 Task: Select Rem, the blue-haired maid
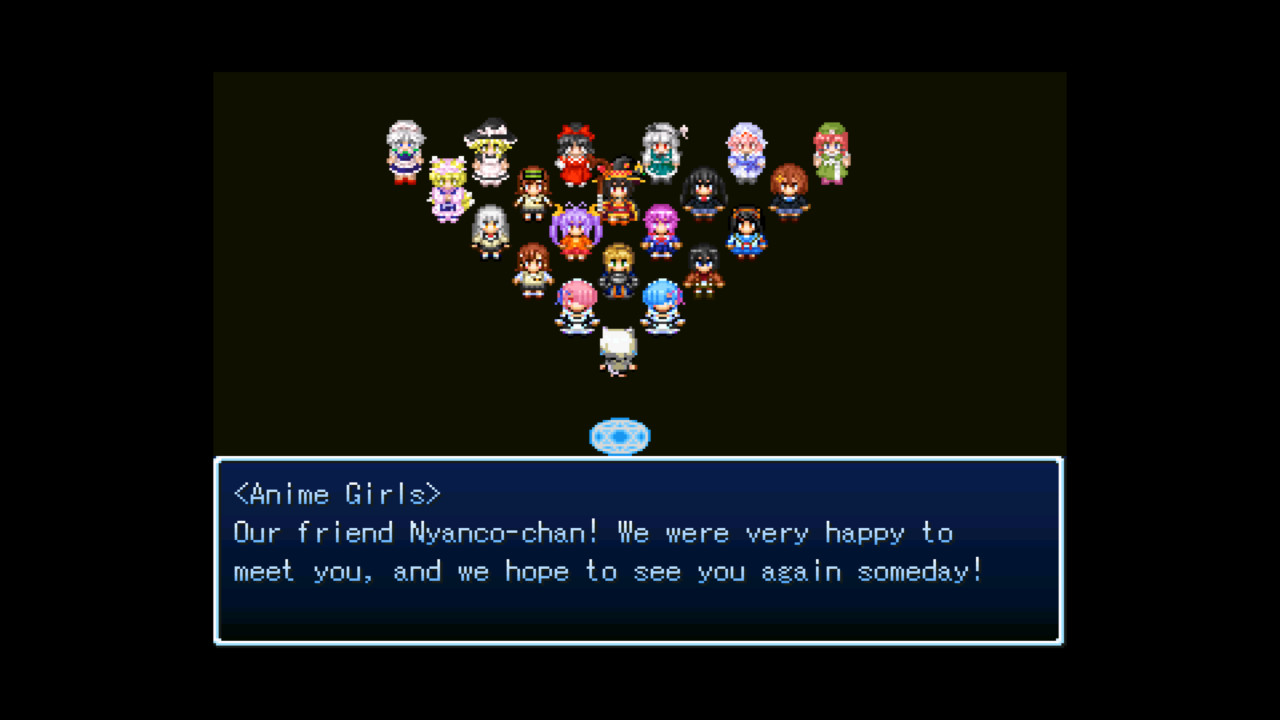click(x=662, y=300)
